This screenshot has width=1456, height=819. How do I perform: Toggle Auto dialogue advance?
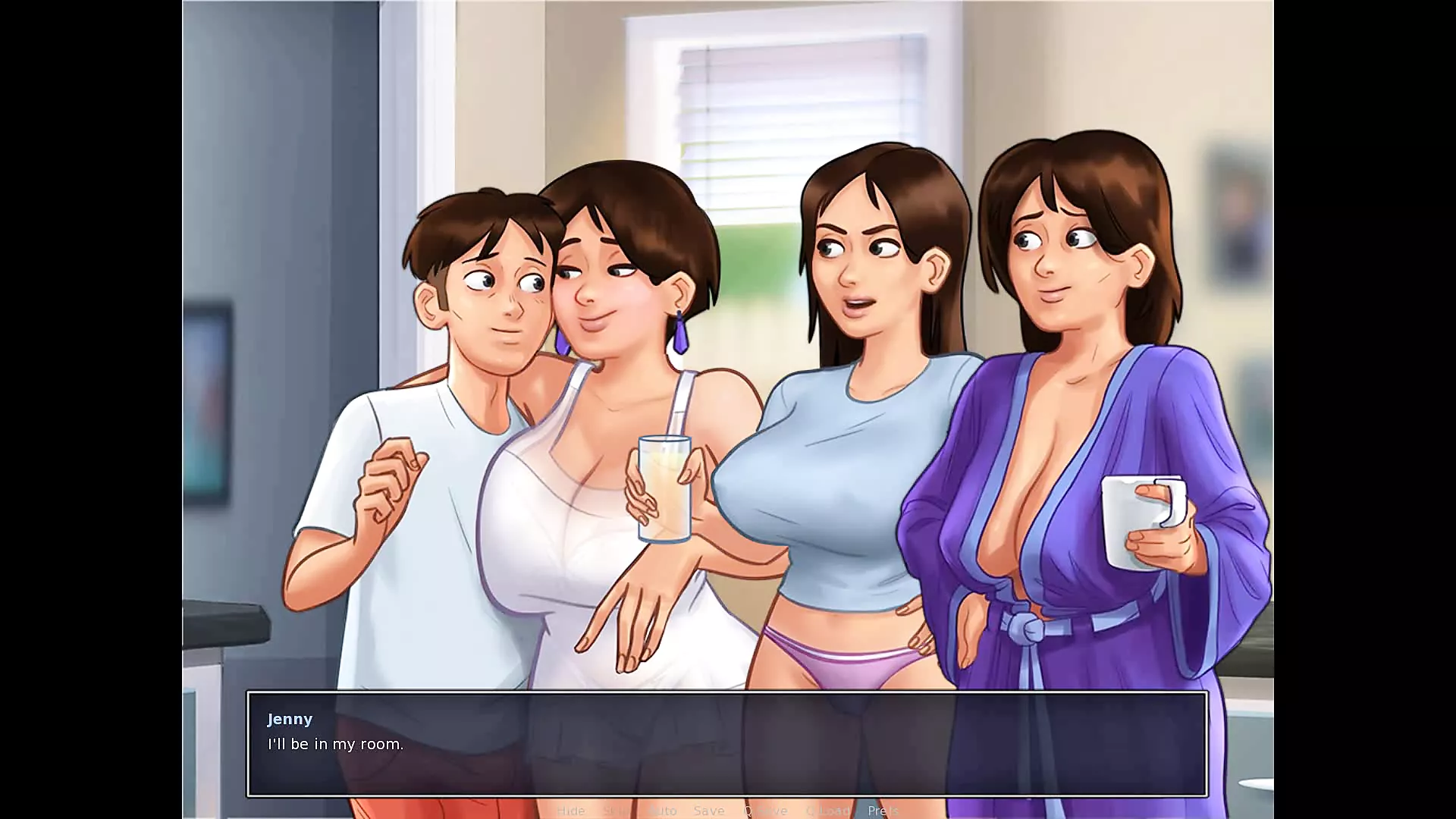click(x=663, y=811)
